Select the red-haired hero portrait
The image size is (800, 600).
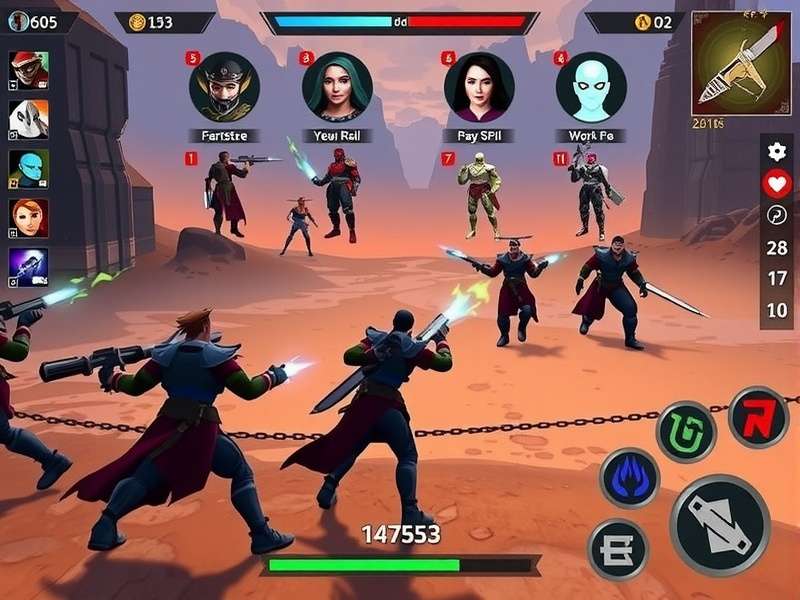pos(28,217)
